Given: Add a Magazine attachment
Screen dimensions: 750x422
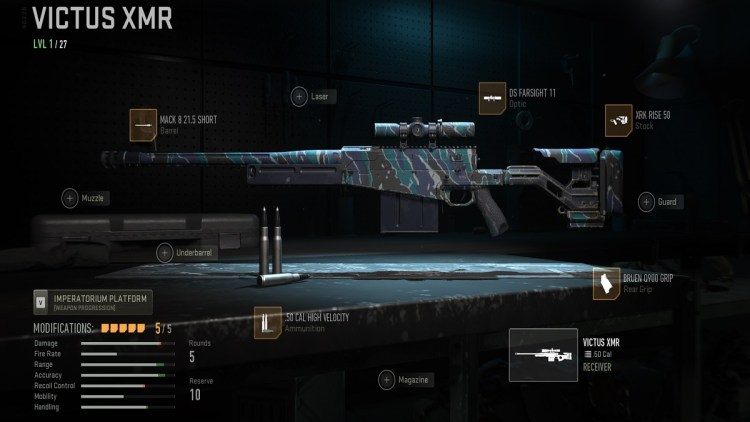Looking at the screenshot, I should point(388,380).
